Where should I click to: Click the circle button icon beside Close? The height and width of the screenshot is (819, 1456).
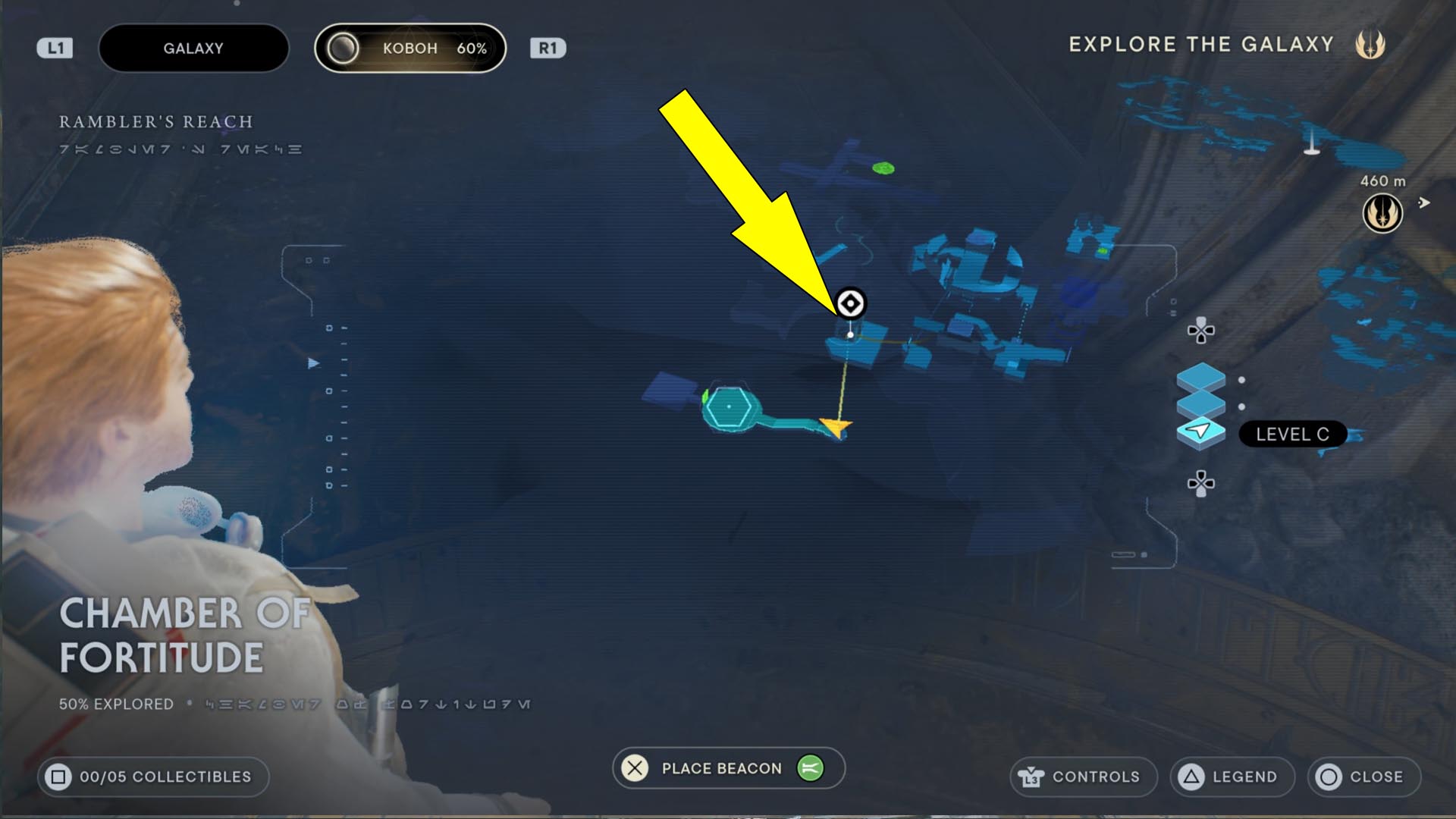coord(1329,777)
